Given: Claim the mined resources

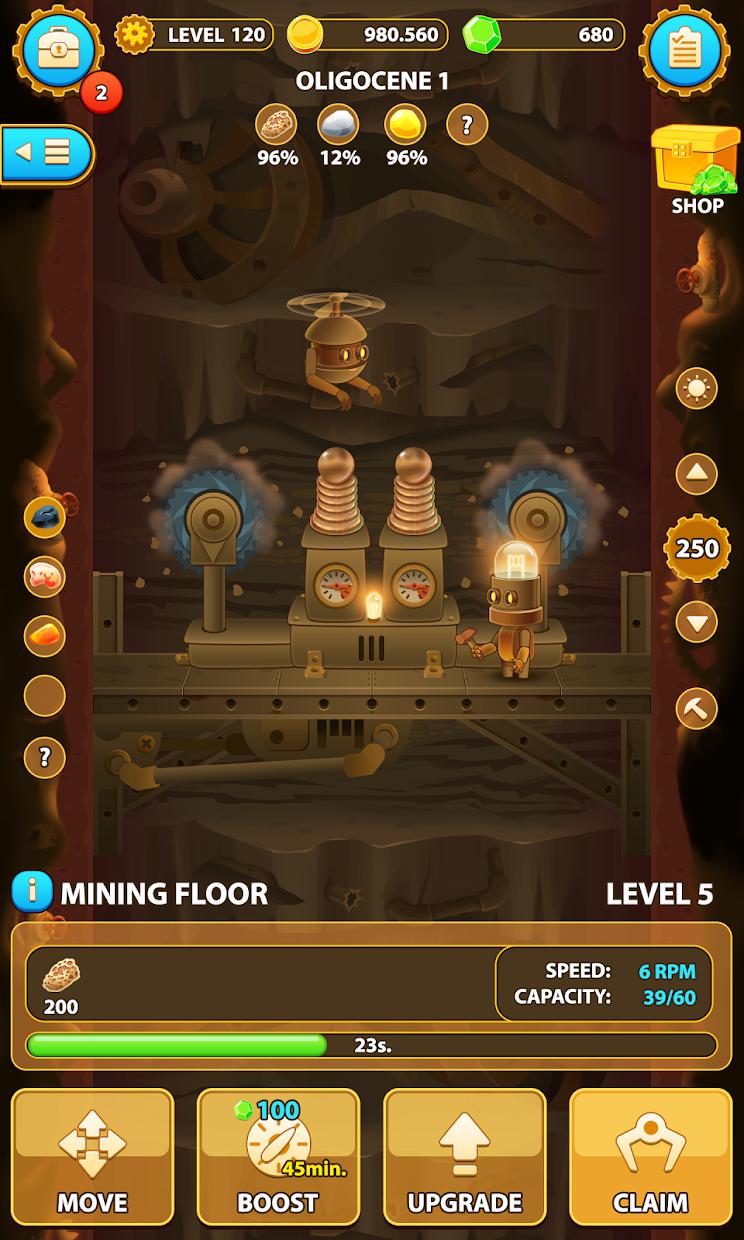Looking at the screenshot, I should pos(651,1156).
